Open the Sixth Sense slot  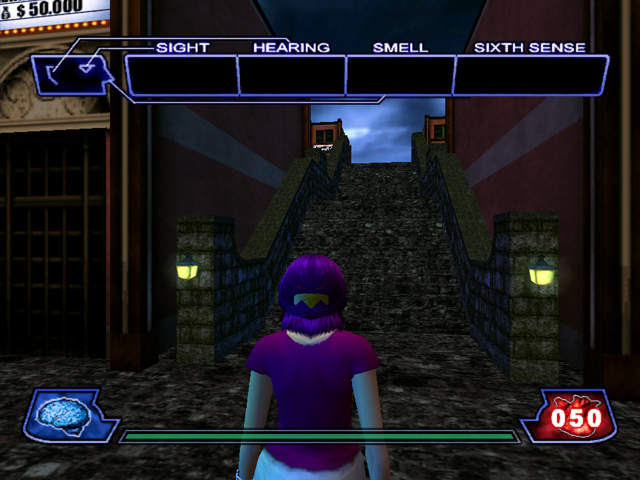coord(530,76)
